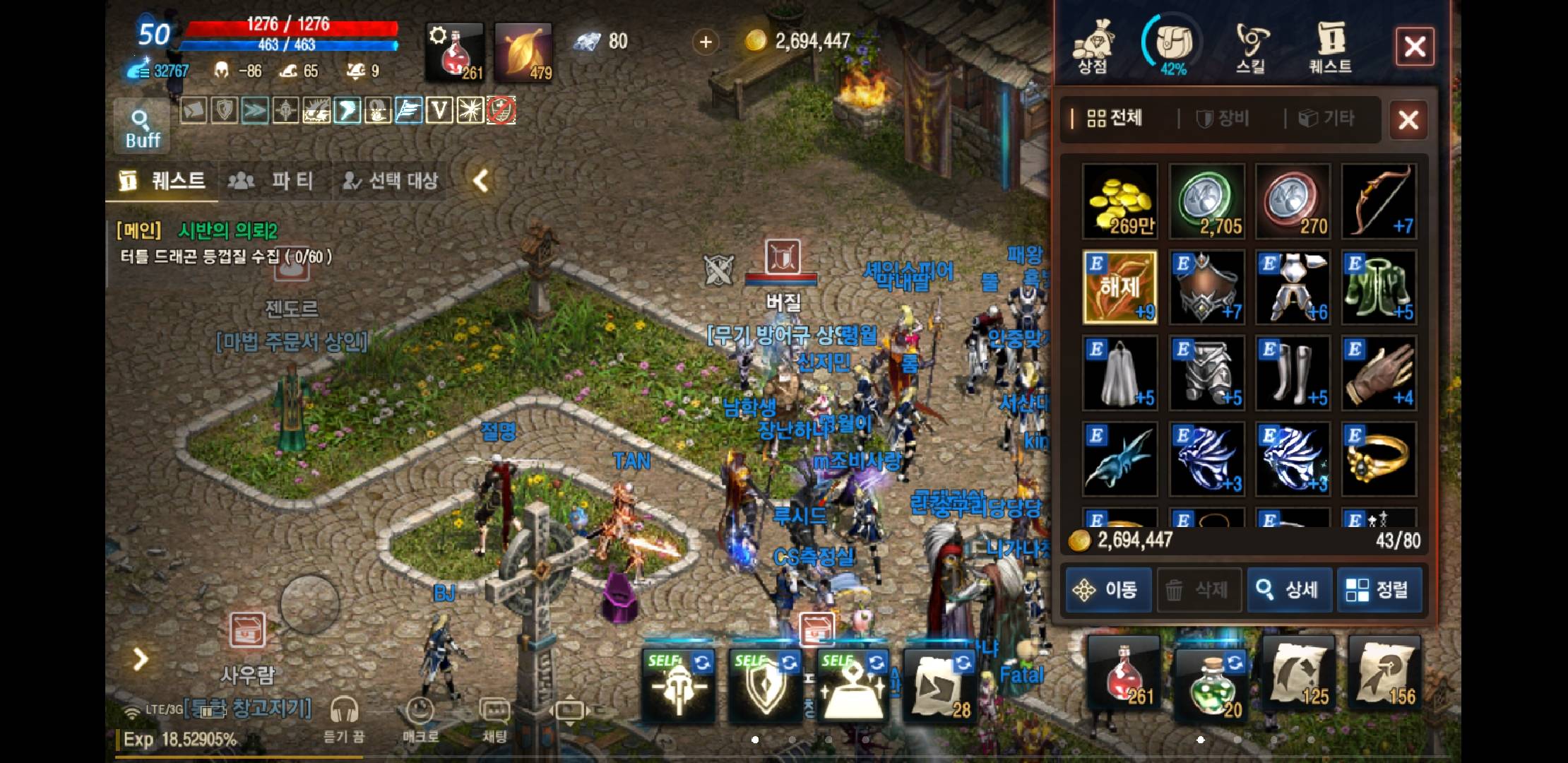Image resolution: width=1568 pixels, height=763 pixels.
Task: Click the 이동 move button
Action: pos(1108,589)
